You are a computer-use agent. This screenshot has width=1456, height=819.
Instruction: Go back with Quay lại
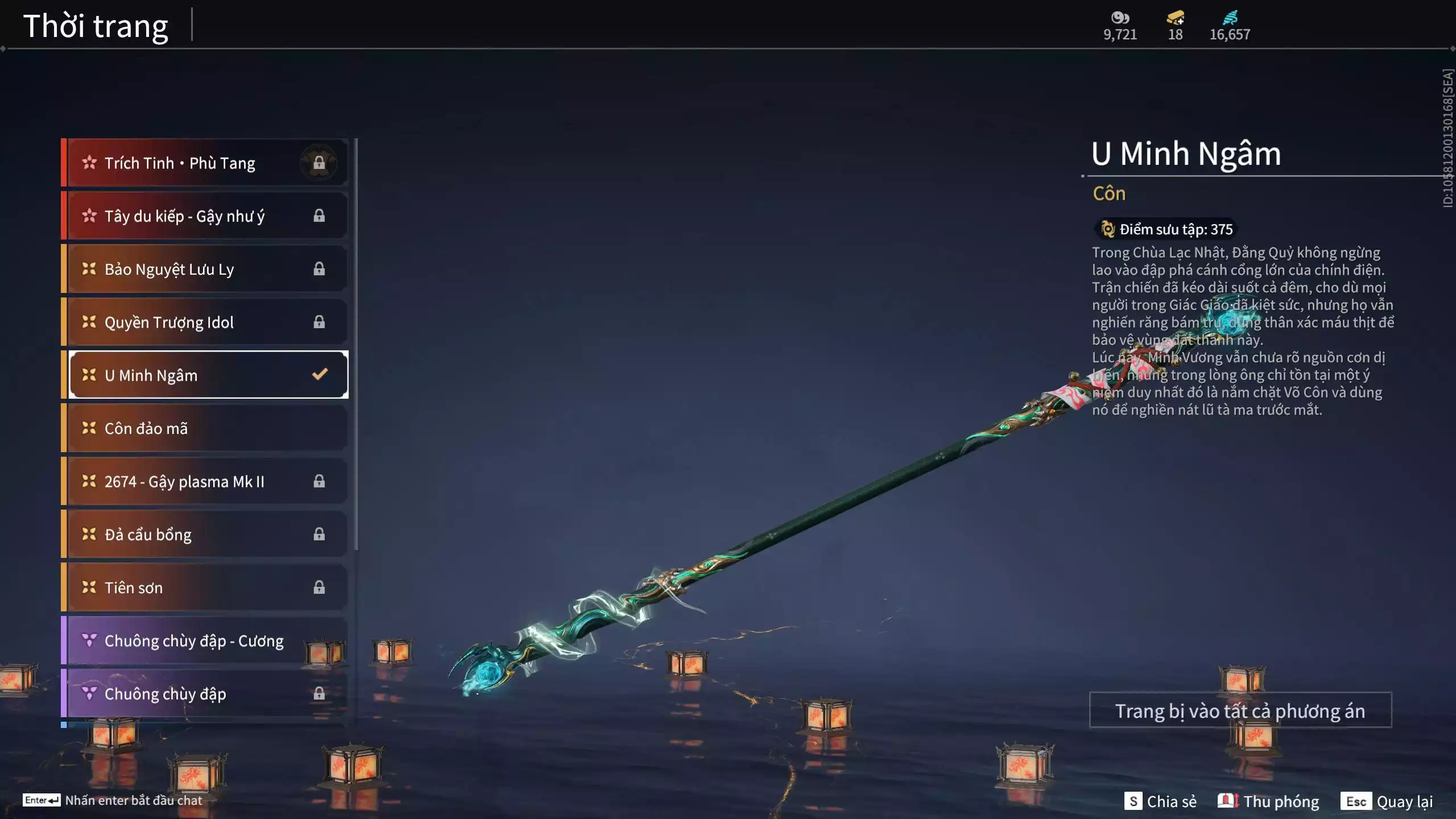tap(1387, 801)
